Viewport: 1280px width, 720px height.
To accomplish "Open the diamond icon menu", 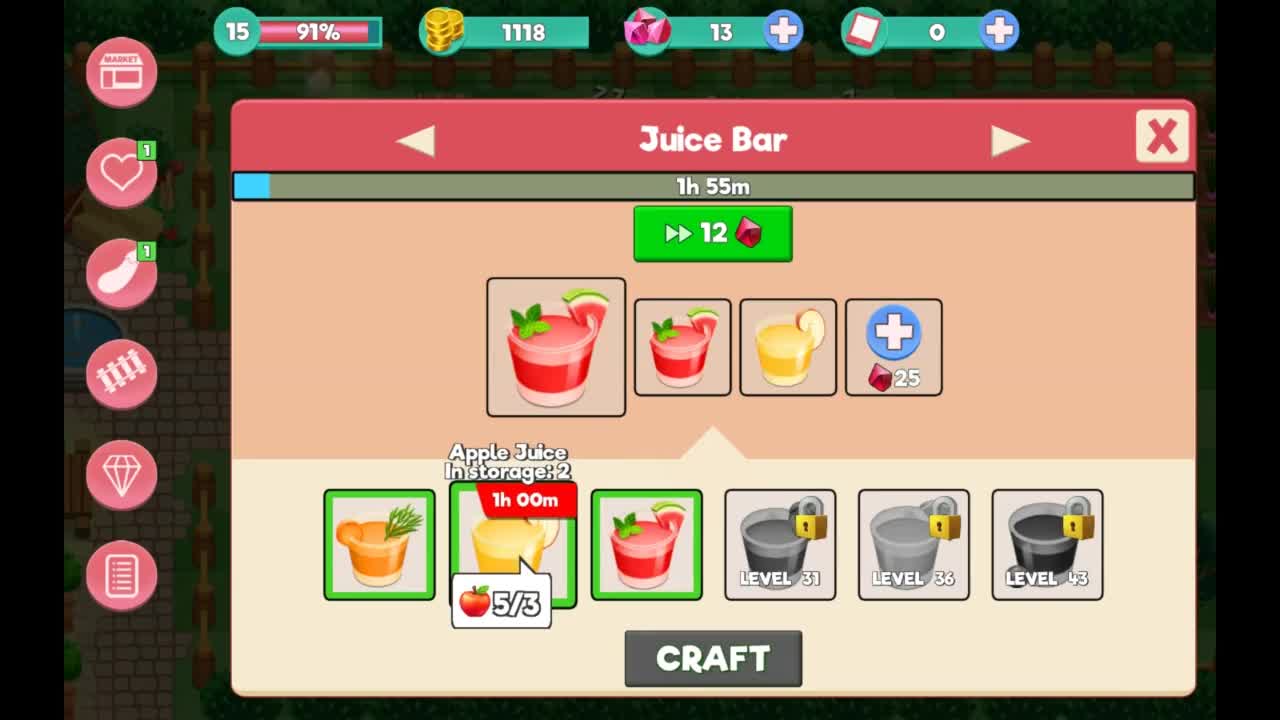I will click(x=121, y=474).
